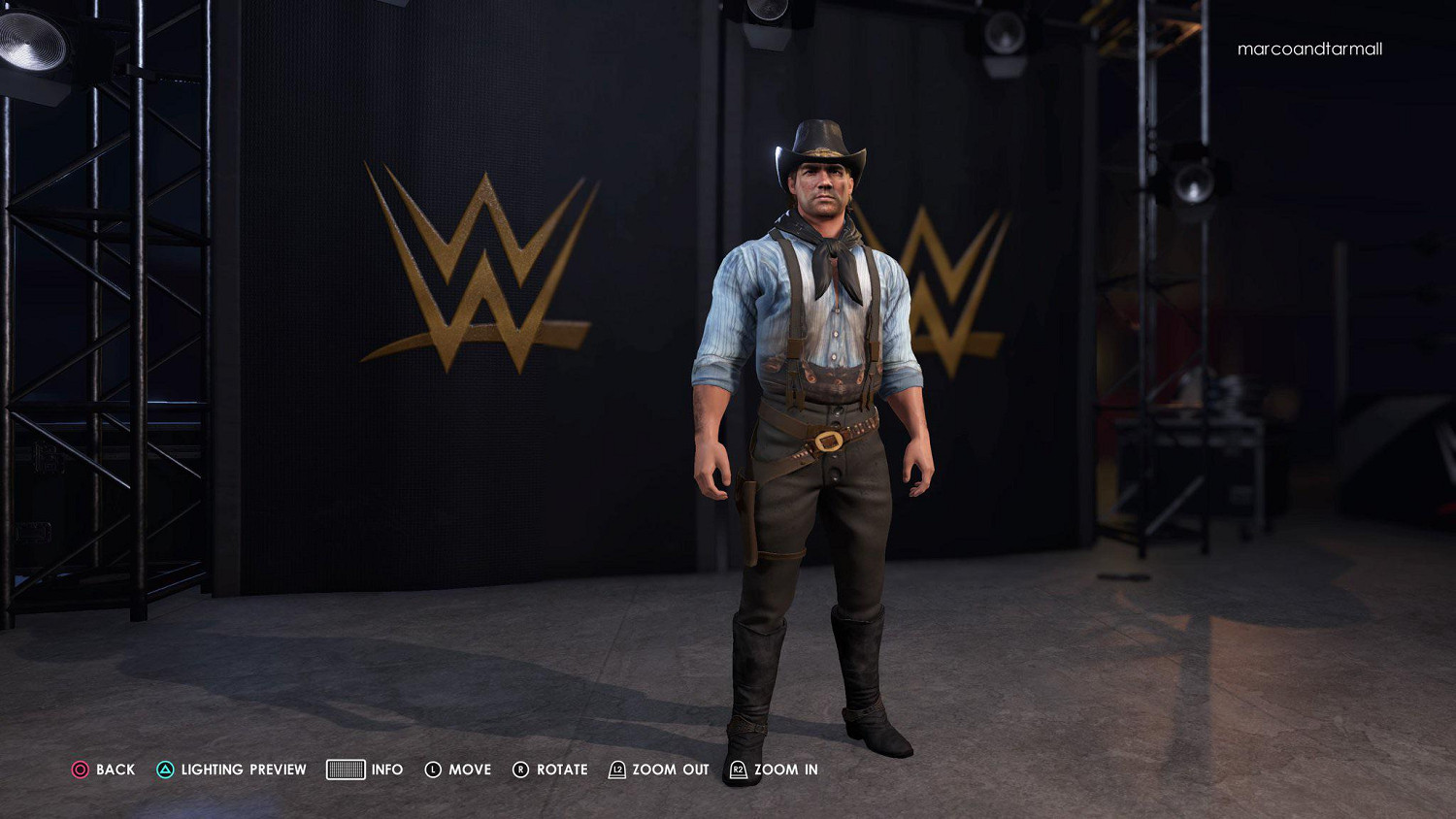The width and height of the screenshot is (1456, 819).
Task: Click the INFO label
Action: 388,770
